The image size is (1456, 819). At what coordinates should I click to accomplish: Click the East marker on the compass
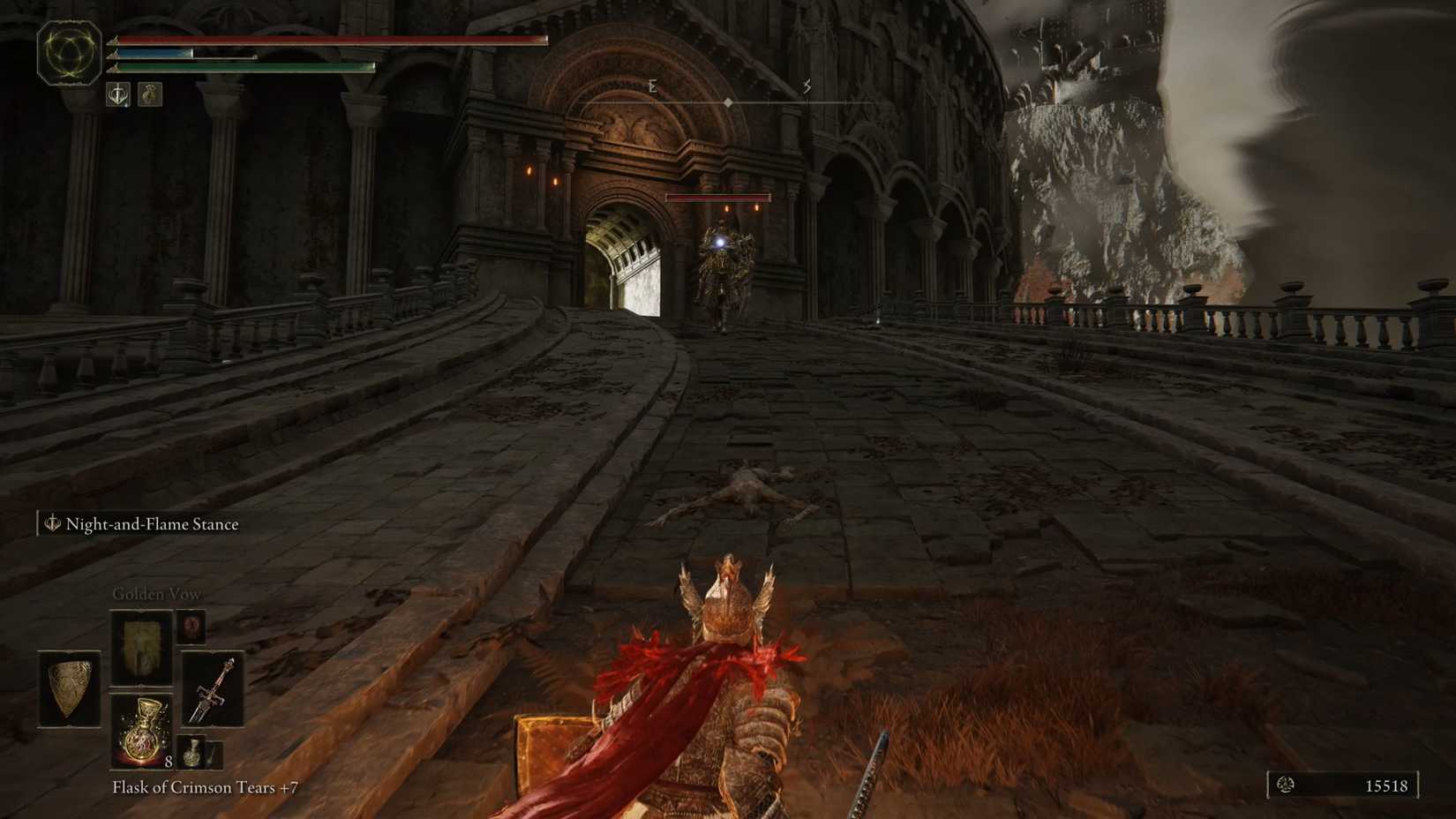pyautogui.click(x=652, y=85)
